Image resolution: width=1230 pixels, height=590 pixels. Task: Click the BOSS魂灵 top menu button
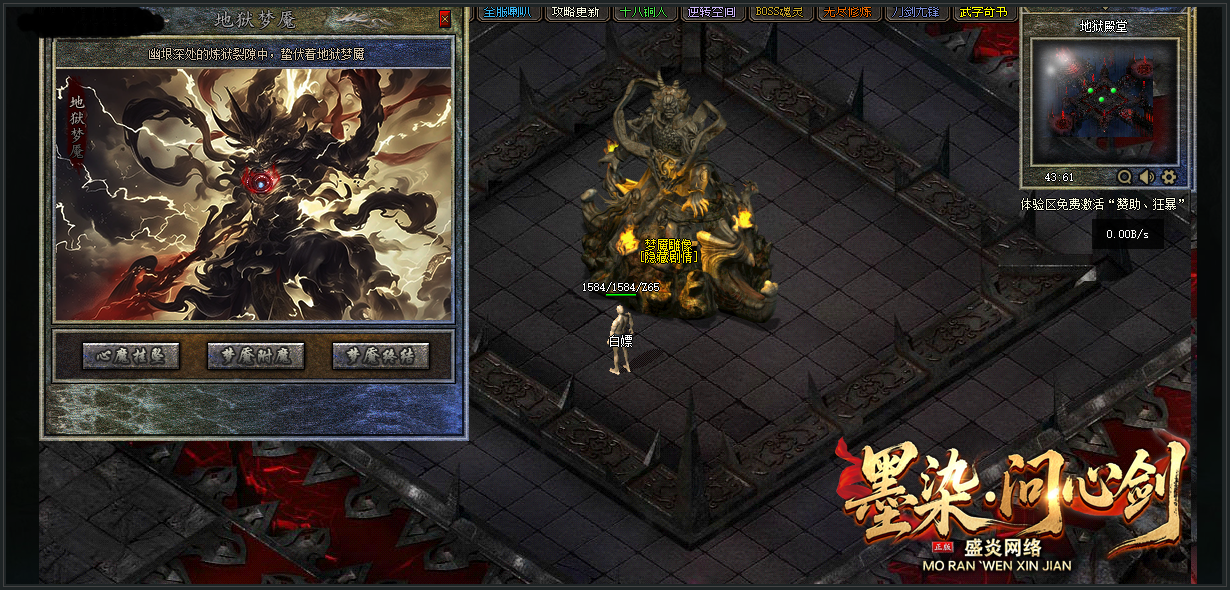coord(780,12)
